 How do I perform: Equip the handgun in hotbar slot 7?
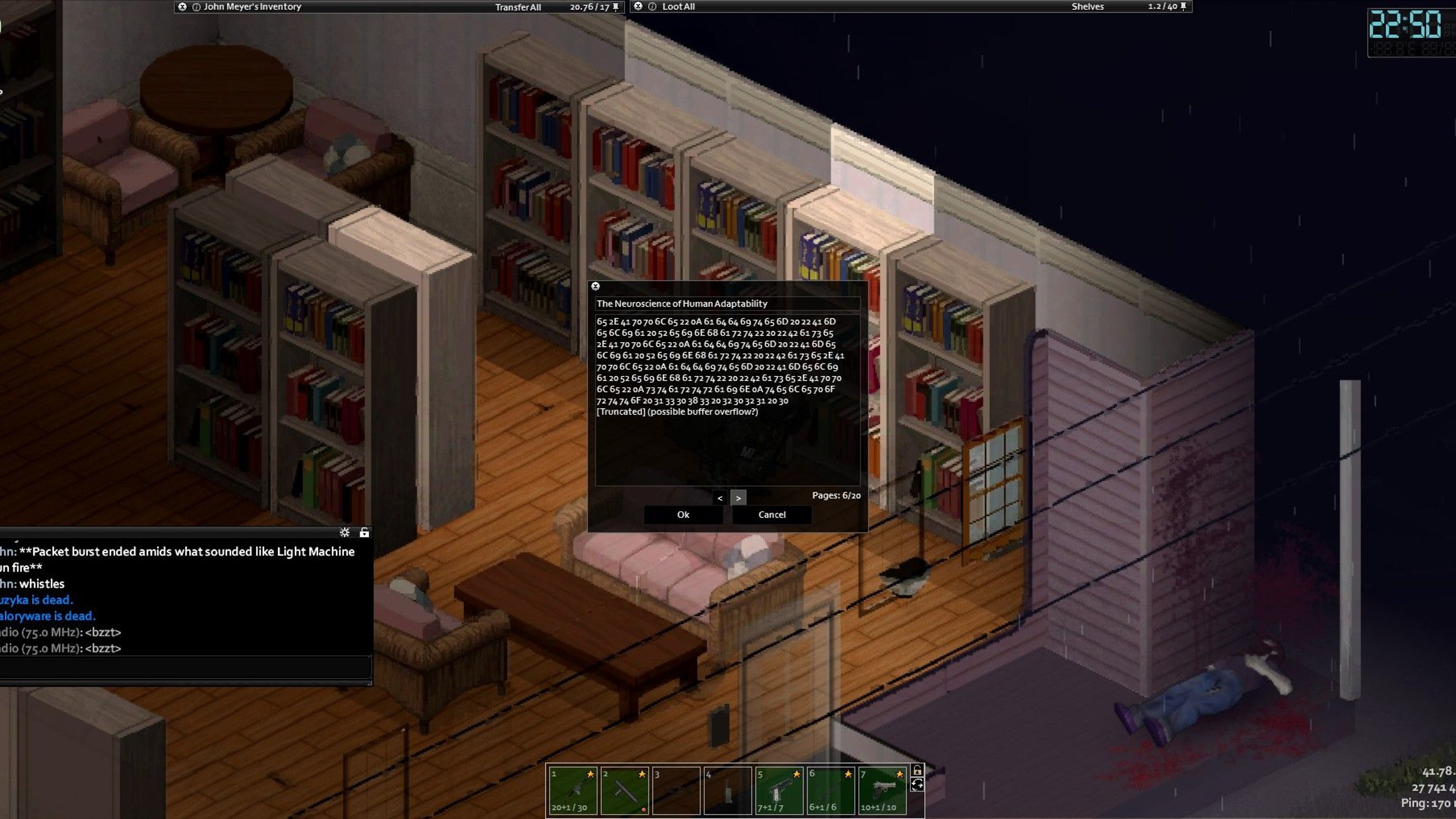[883, 790]
